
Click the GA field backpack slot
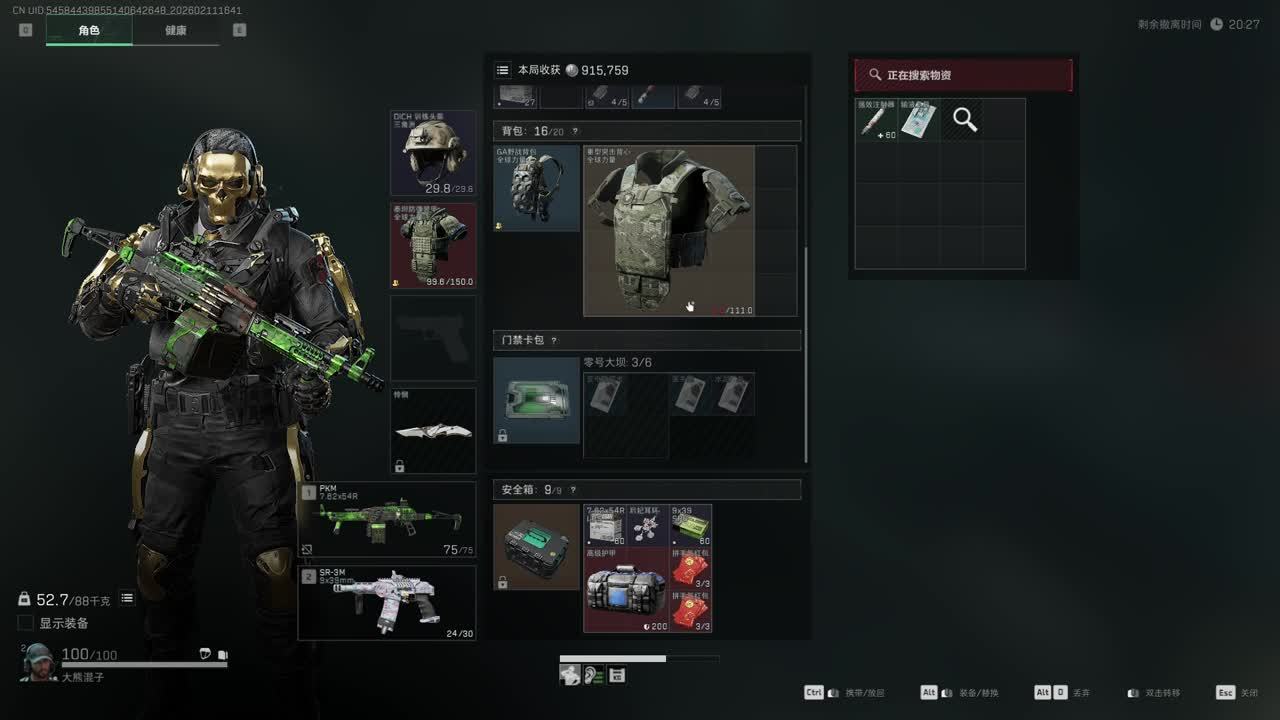(536, 189)
